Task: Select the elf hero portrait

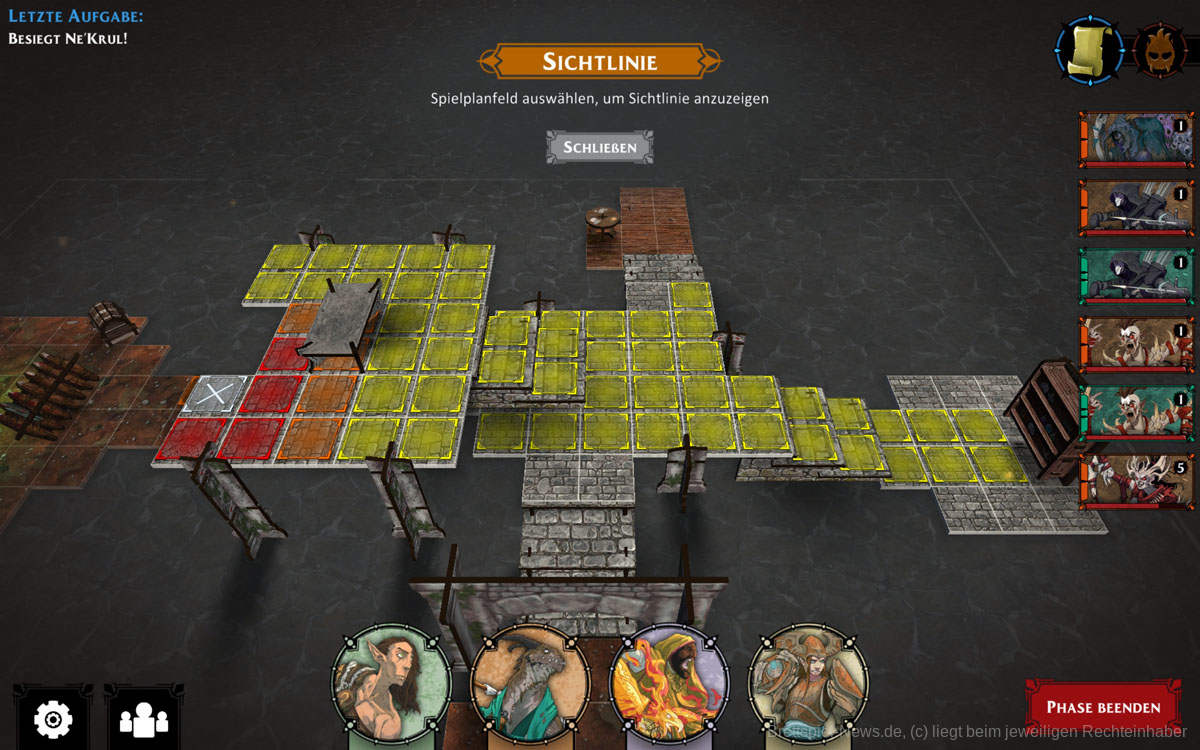Action: 391,683
